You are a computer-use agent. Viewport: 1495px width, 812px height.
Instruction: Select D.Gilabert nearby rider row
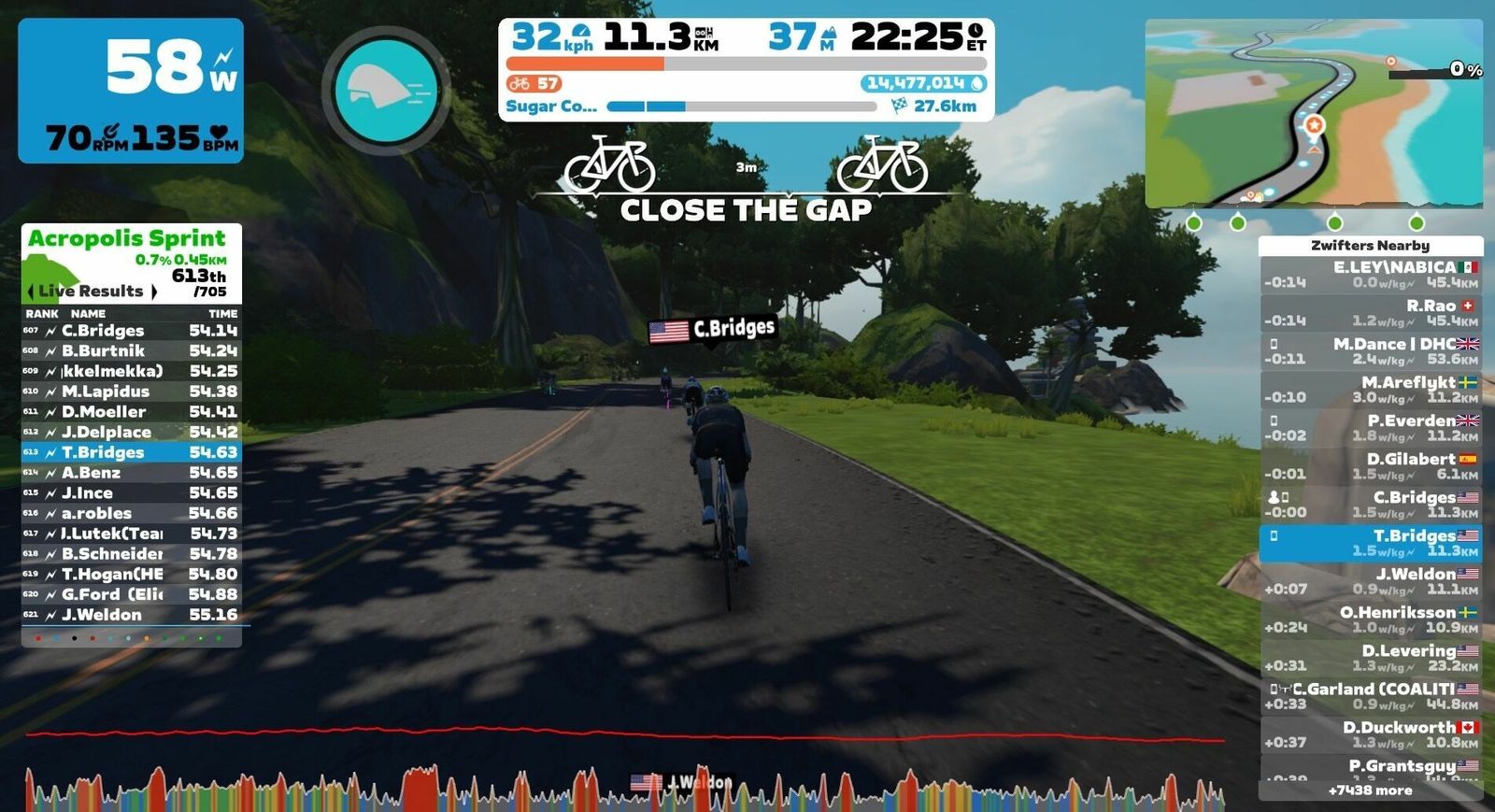coord(1370,466)
